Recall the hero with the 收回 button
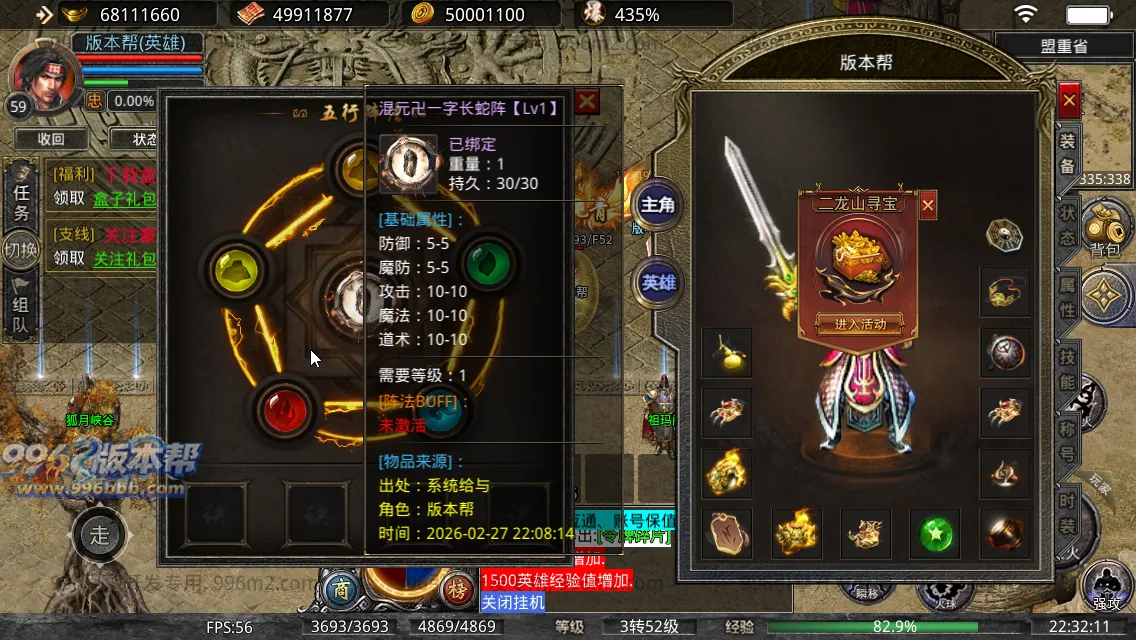This screenshot has height=640, width=1136. point(51,139)
